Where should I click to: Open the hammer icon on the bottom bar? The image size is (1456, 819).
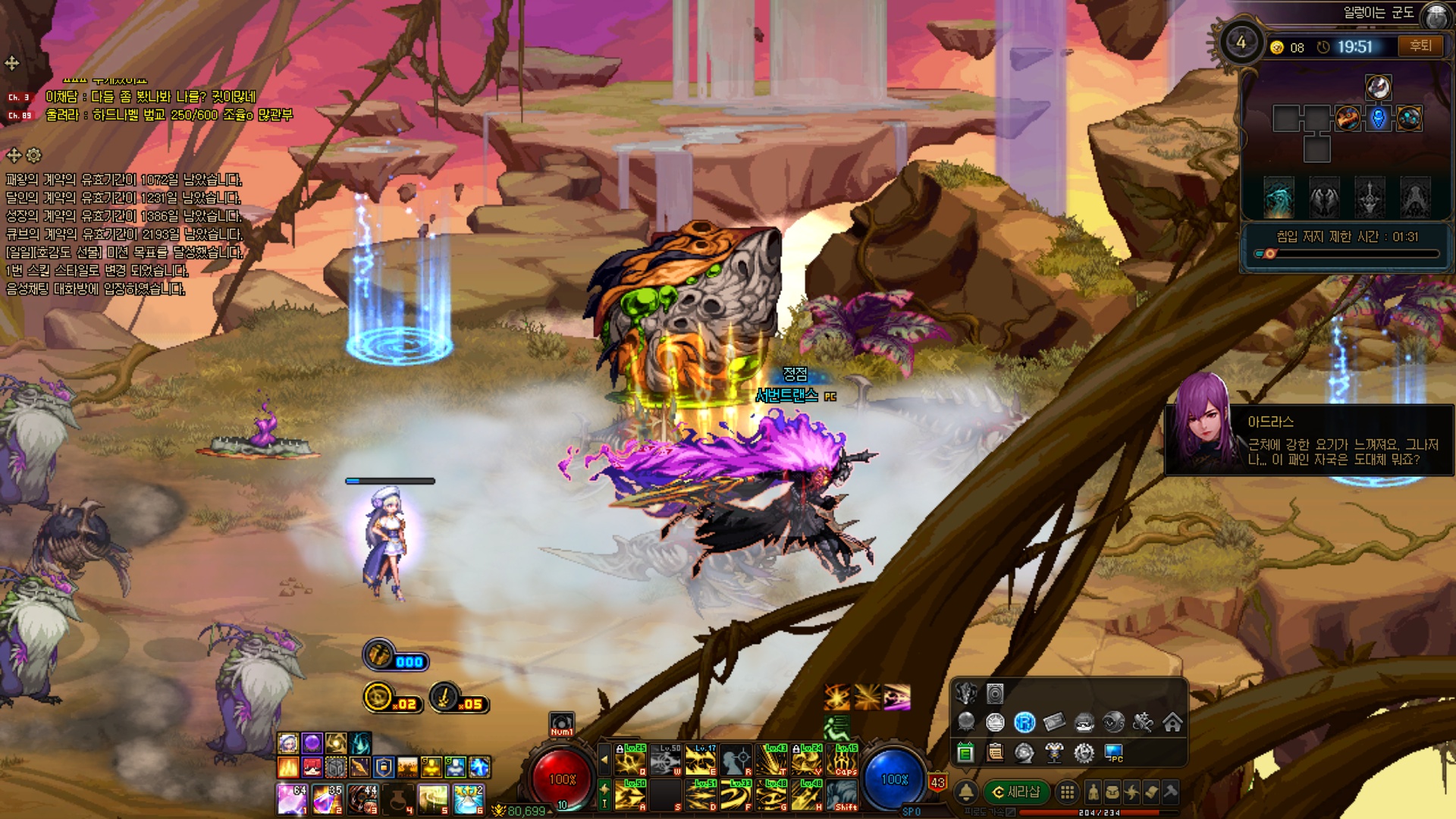coord(1170,792)
